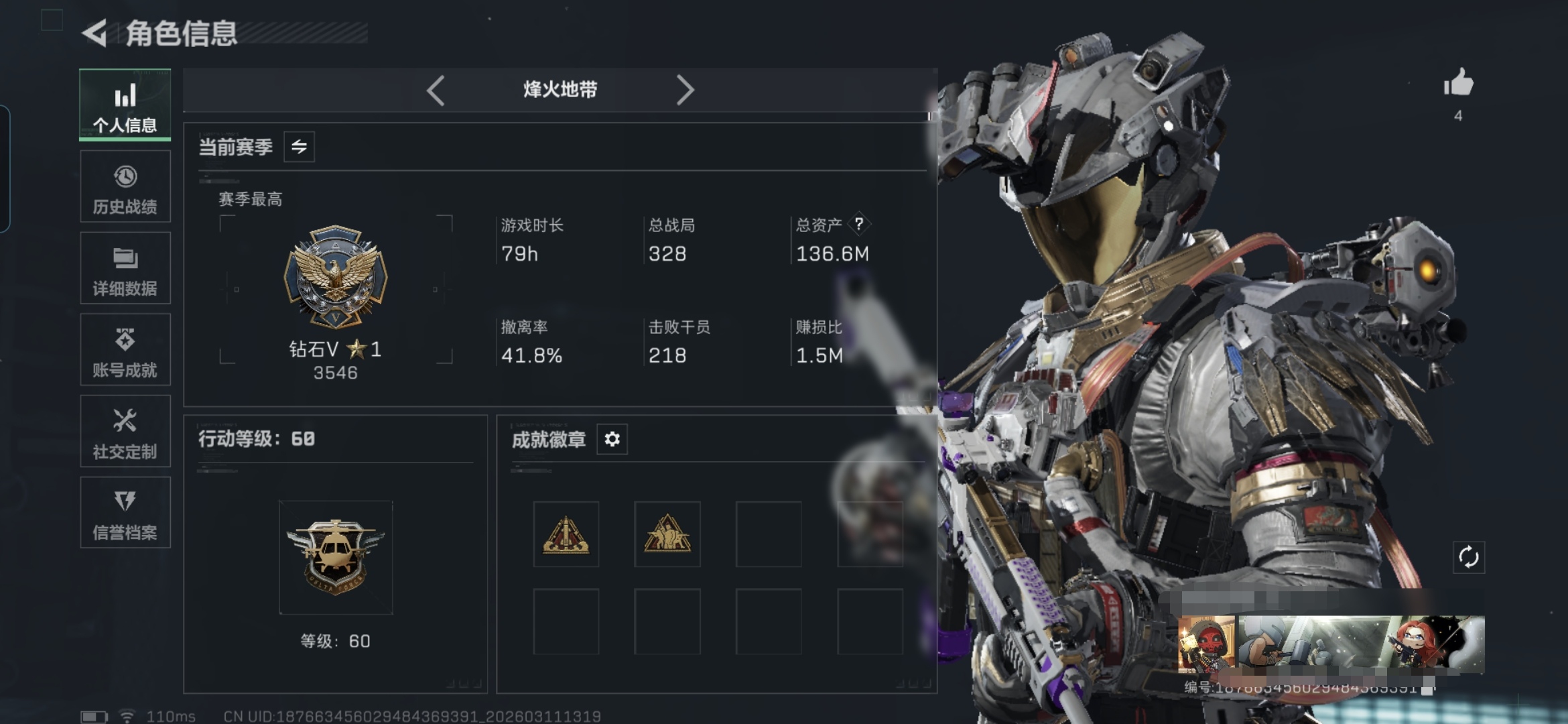Toggle the 当前赛季 season switch
The image size is (1568, 724).
tap(299, 147)
